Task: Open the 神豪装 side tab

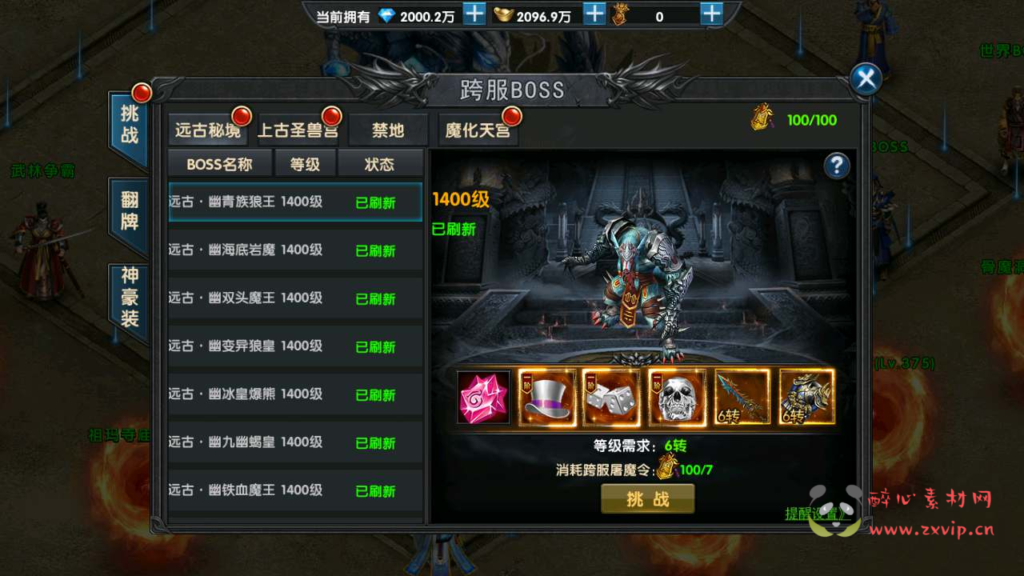Action: [130, 297]
